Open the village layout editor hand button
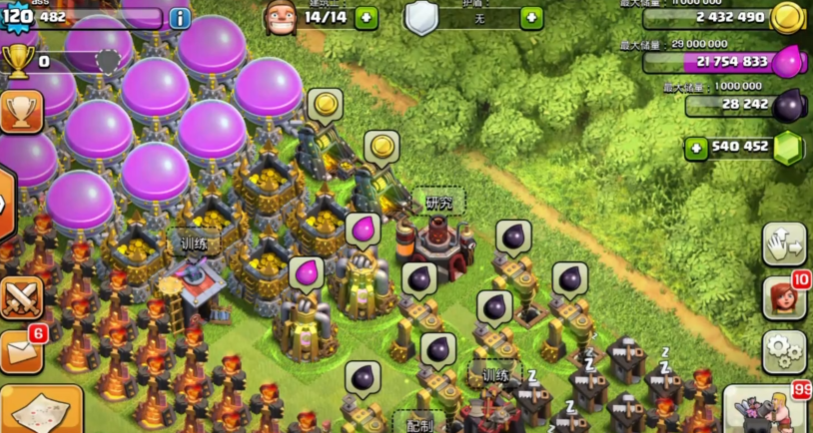Screen dimensions: 813x433 coord(783,244)
